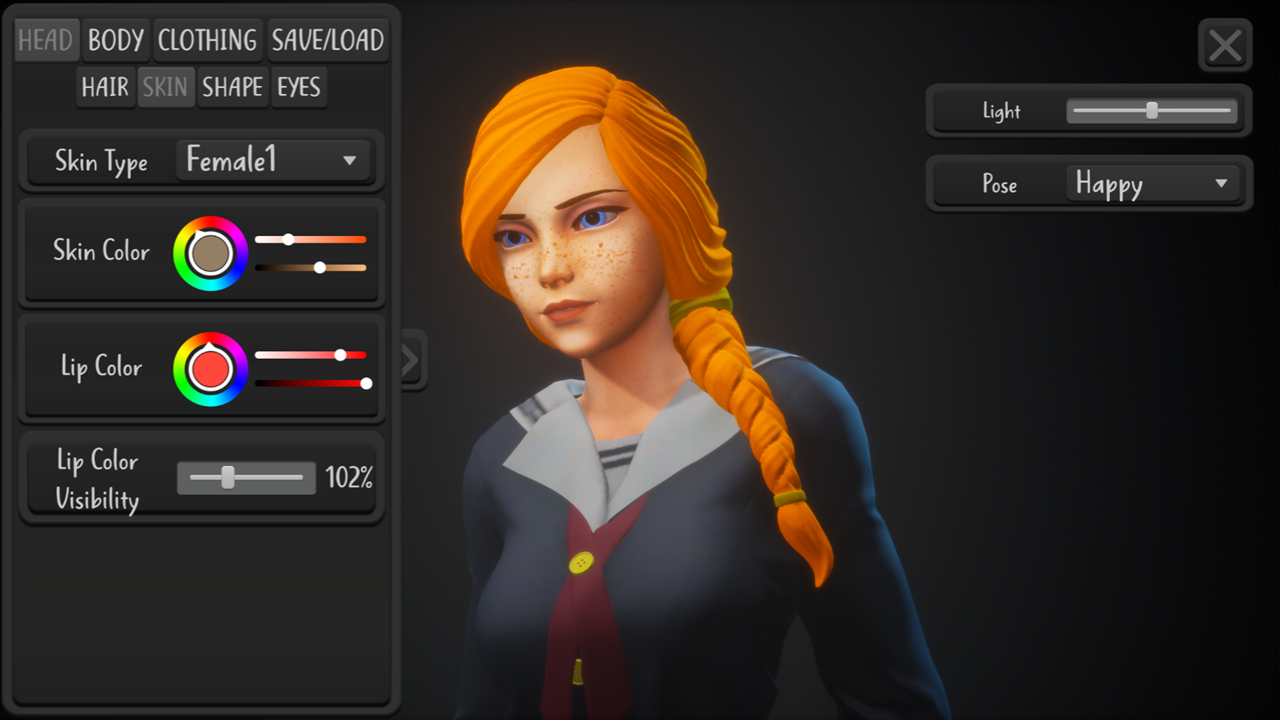Screen dimensions: 1280x720
Task: Click the Skin Color brightness slider
Action: [x=310, y=268]
